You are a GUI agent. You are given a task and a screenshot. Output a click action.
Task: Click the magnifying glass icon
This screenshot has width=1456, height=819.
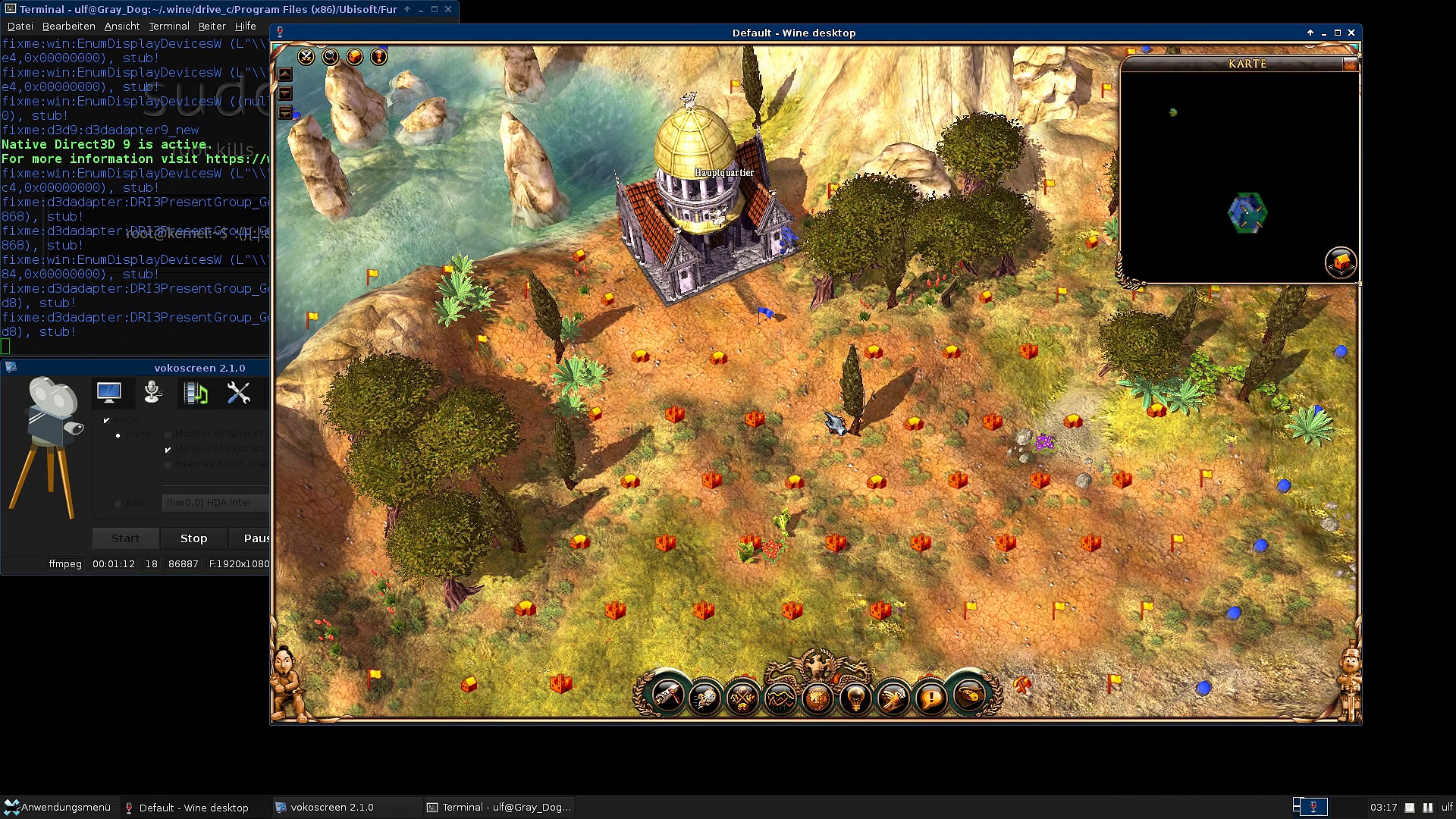click(x=331, y=57)
